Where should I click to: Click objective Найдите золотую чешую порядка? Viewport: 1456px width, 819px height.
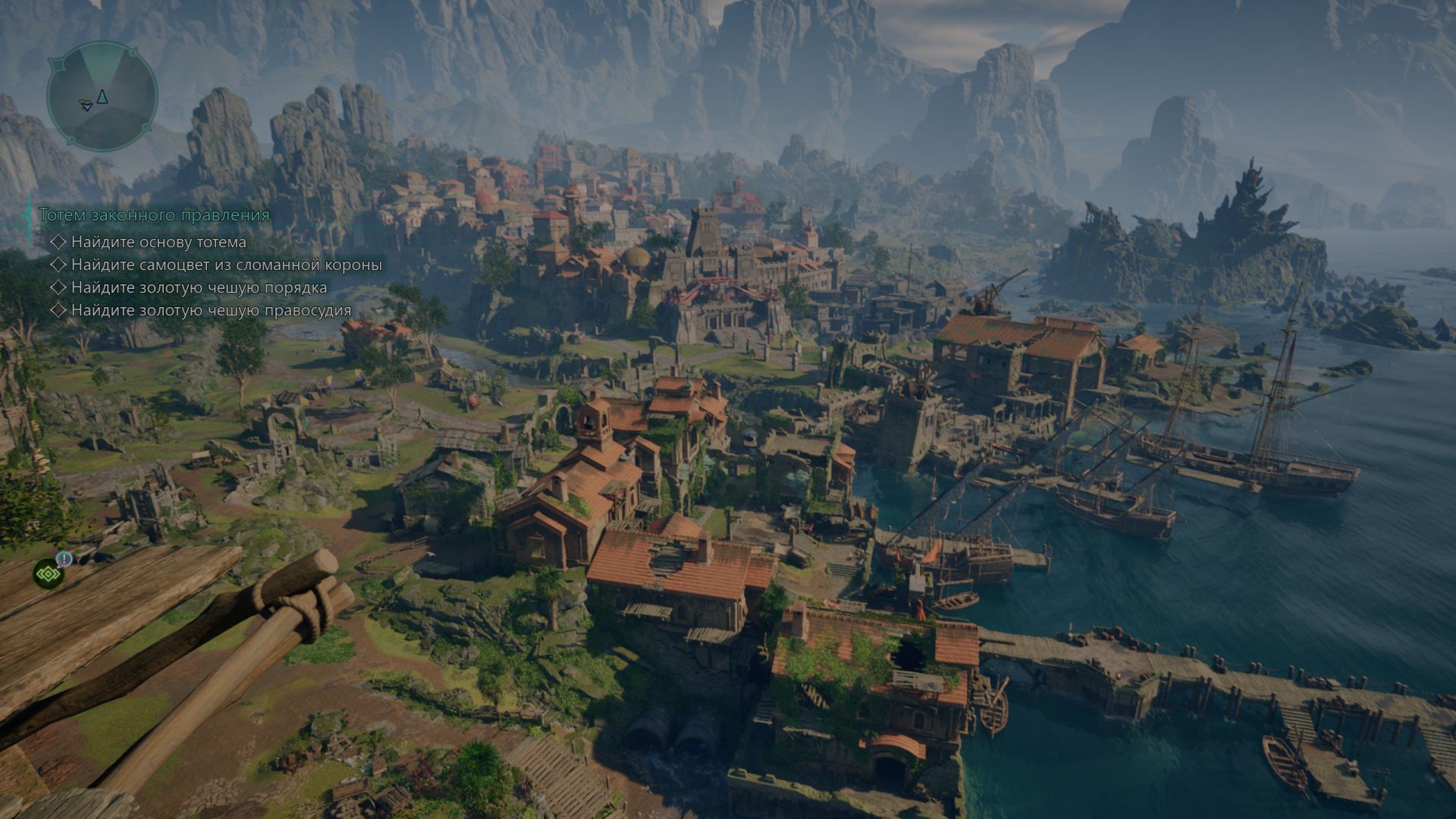199,287
